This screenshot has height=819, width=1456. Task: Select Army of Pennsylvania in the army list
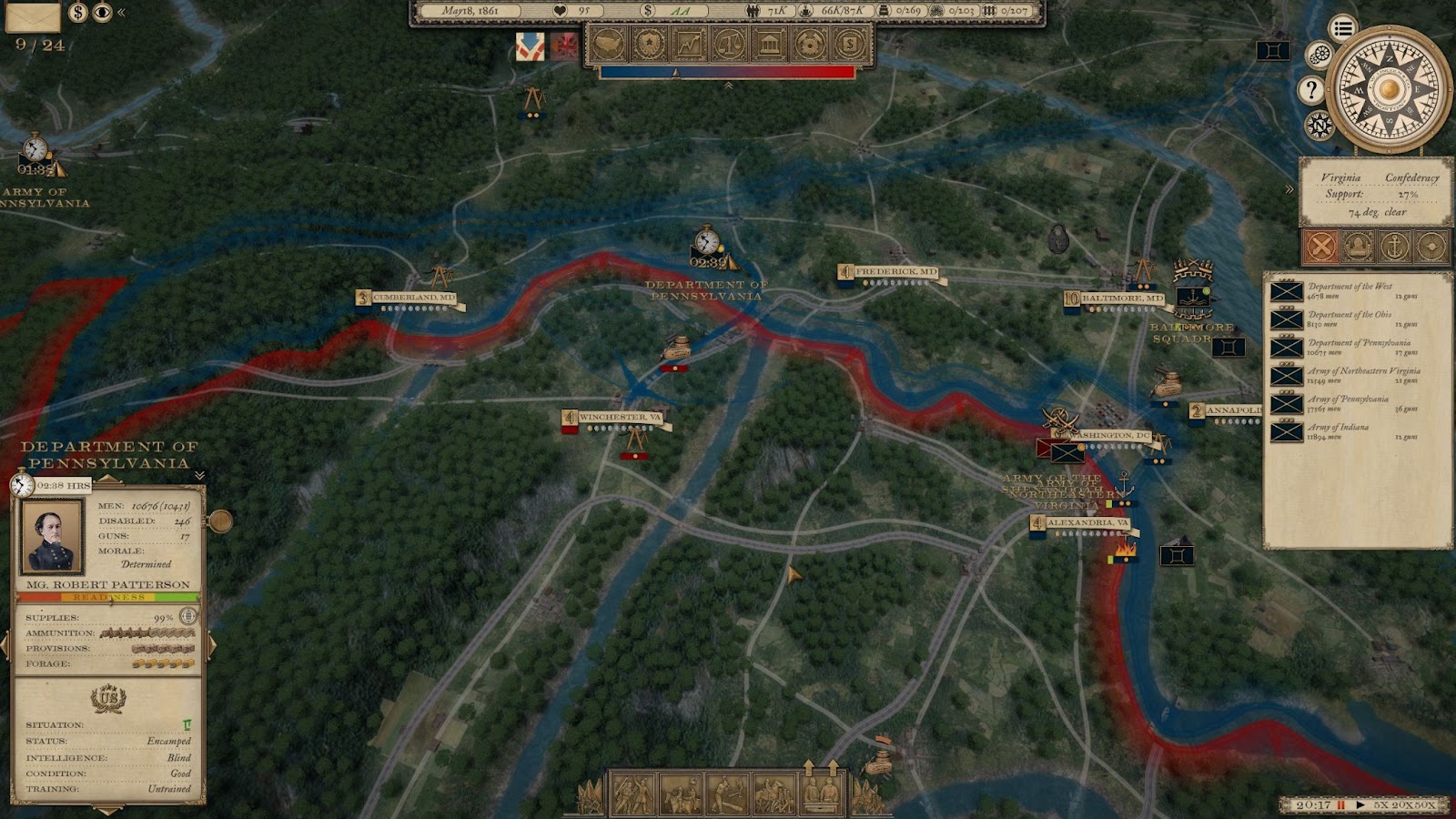point(1348,404)
